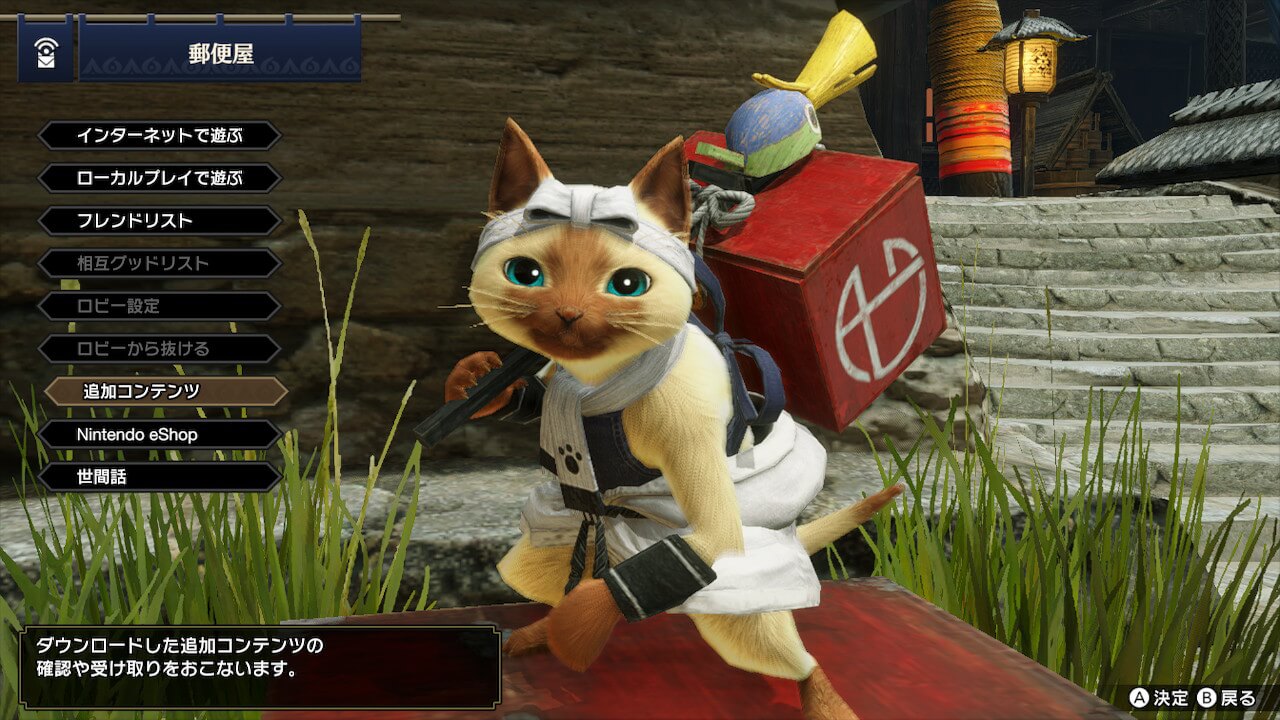Open the highlighted 追加コンテンツ entry
This screenshot has width=1280, height=720.
[x=165, y=391]
